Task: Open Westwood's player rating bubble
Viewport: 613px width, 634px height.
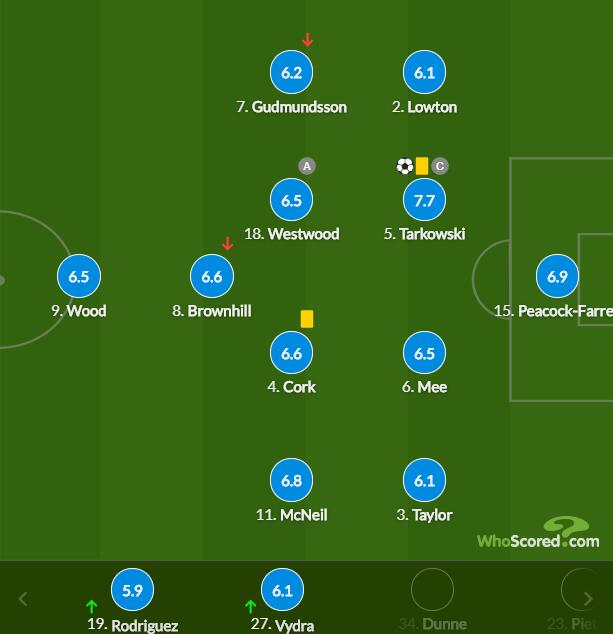Action: (x=291, y=200)
